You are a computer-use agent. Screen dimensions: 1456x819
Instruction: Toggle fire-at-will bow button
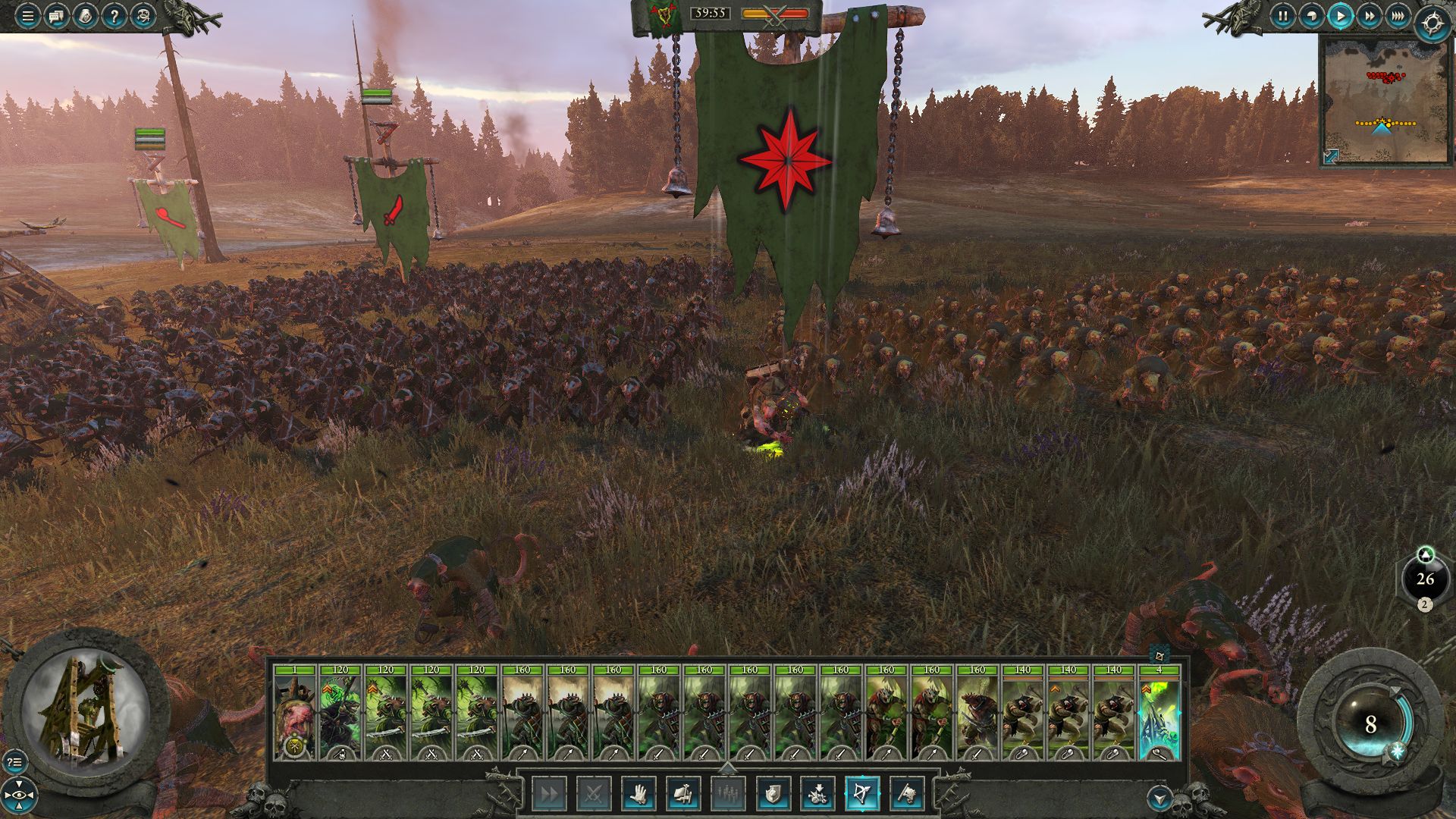862,794
